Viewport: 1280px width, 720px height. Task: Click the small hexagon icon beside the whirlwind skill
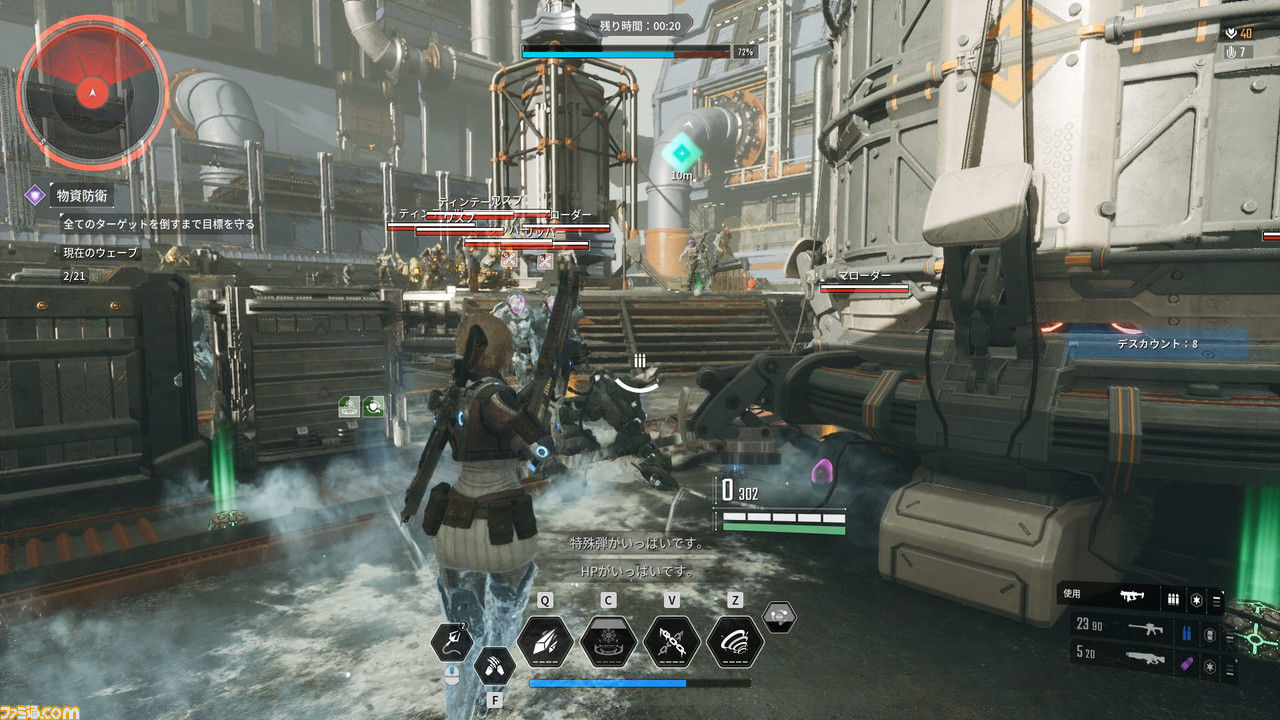pos(780,617)
